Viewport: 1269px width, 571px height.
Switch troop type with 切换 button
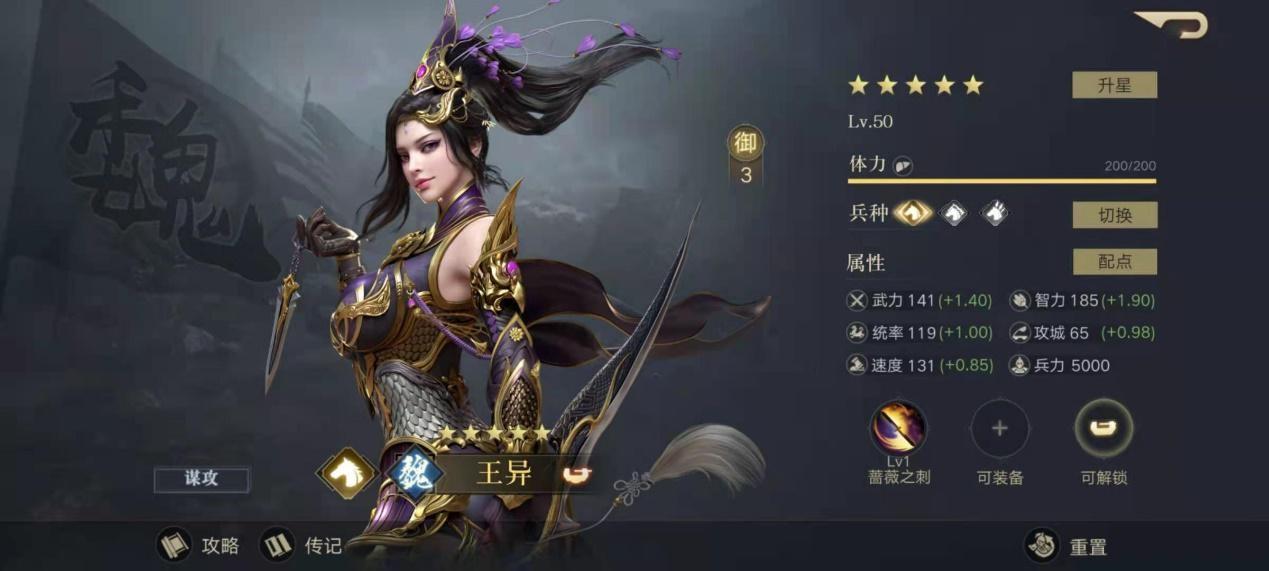1114,215
